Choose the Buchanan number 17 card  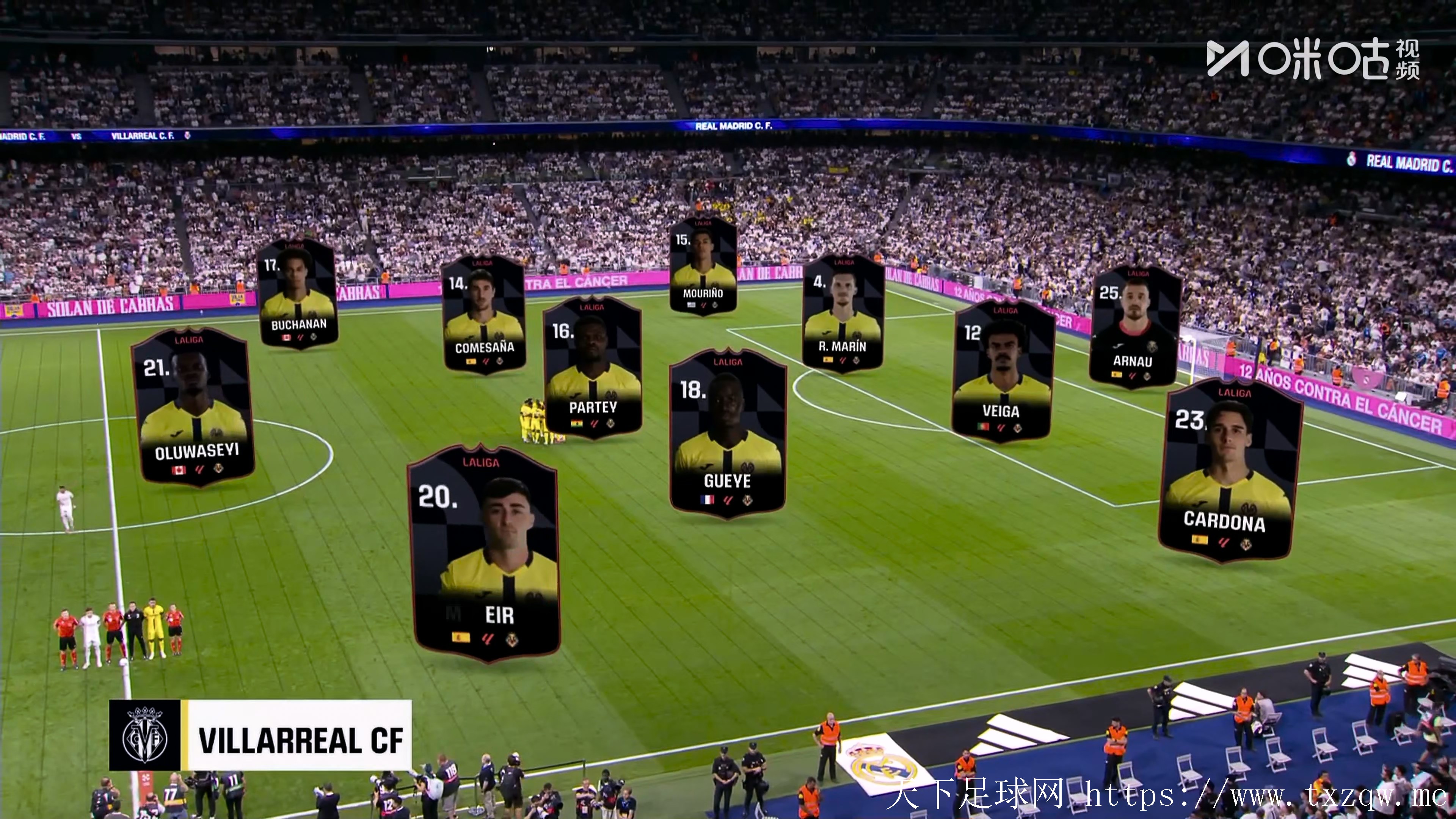click(x=298, y=294)
